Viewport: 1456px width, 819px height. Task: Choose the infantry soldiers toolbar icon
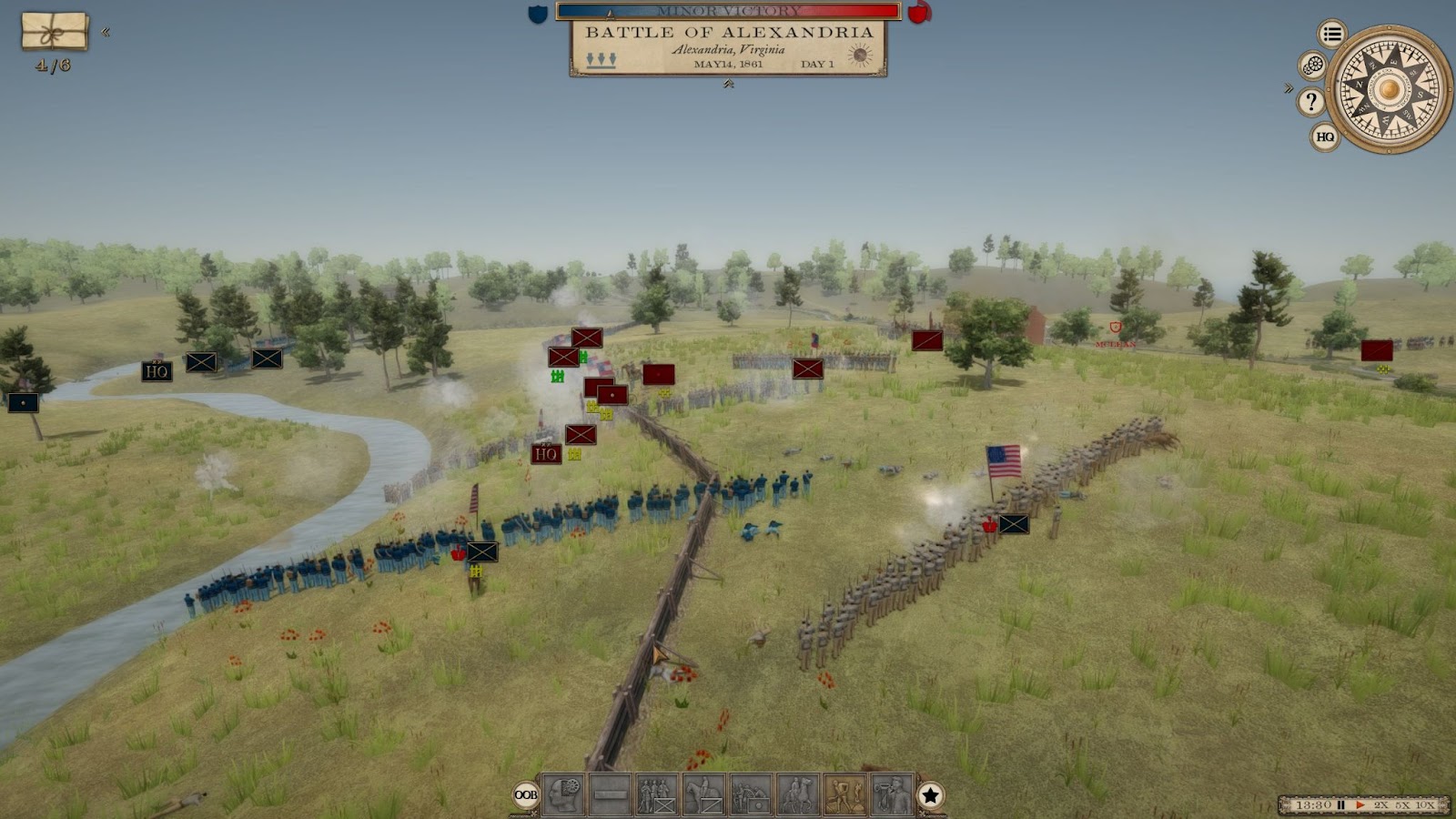[x=656, y=794]
